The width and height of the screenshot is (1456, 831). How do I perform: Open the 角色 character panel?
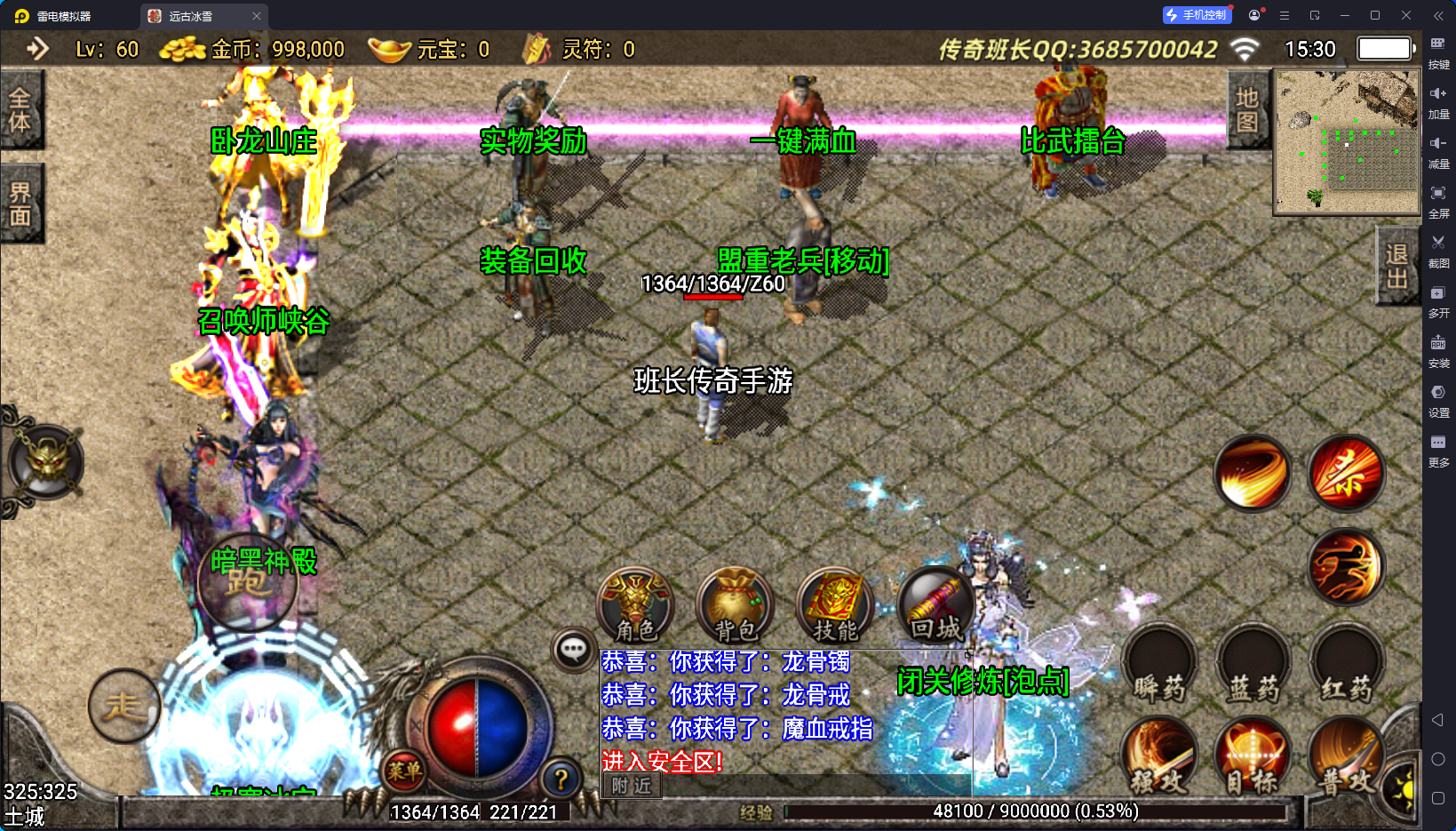click(635, 606)
